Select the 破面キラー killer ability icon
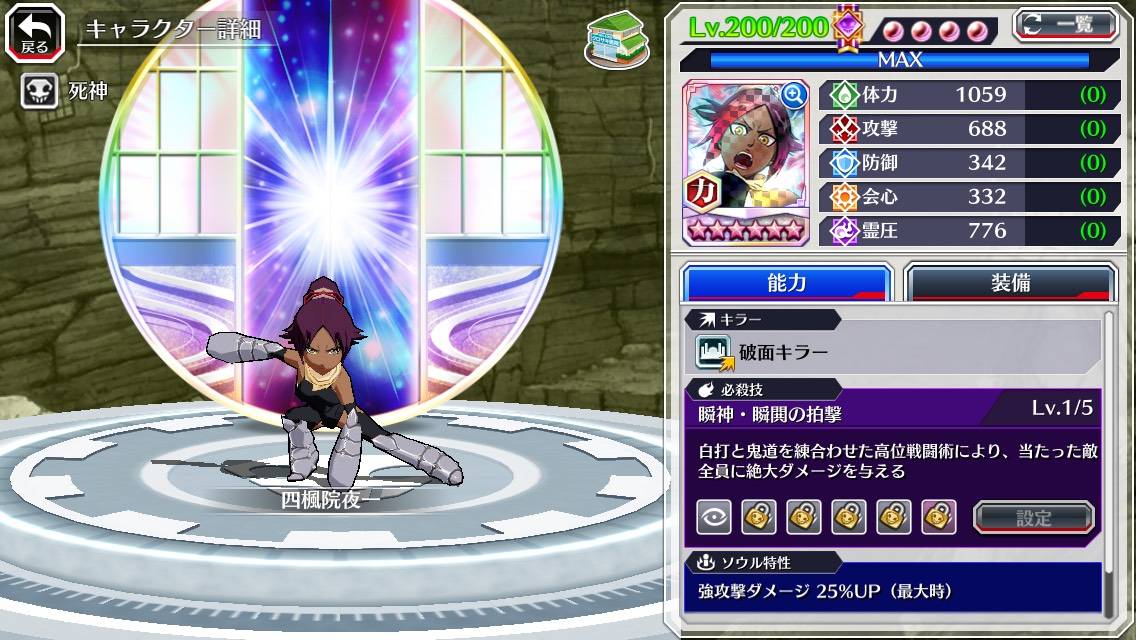Screen dimensions: 1136x640 pyautogui.click(x=714, y=352)
